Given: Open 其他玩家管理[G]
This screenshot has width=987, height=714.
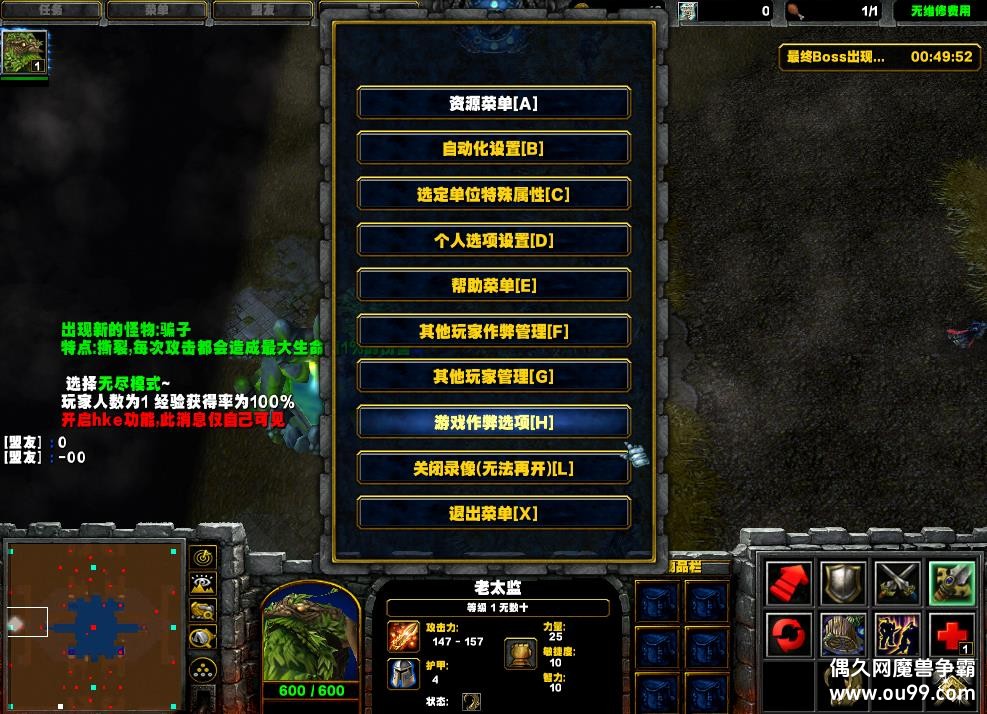Looking at the screenshot, I should (493, 377).
